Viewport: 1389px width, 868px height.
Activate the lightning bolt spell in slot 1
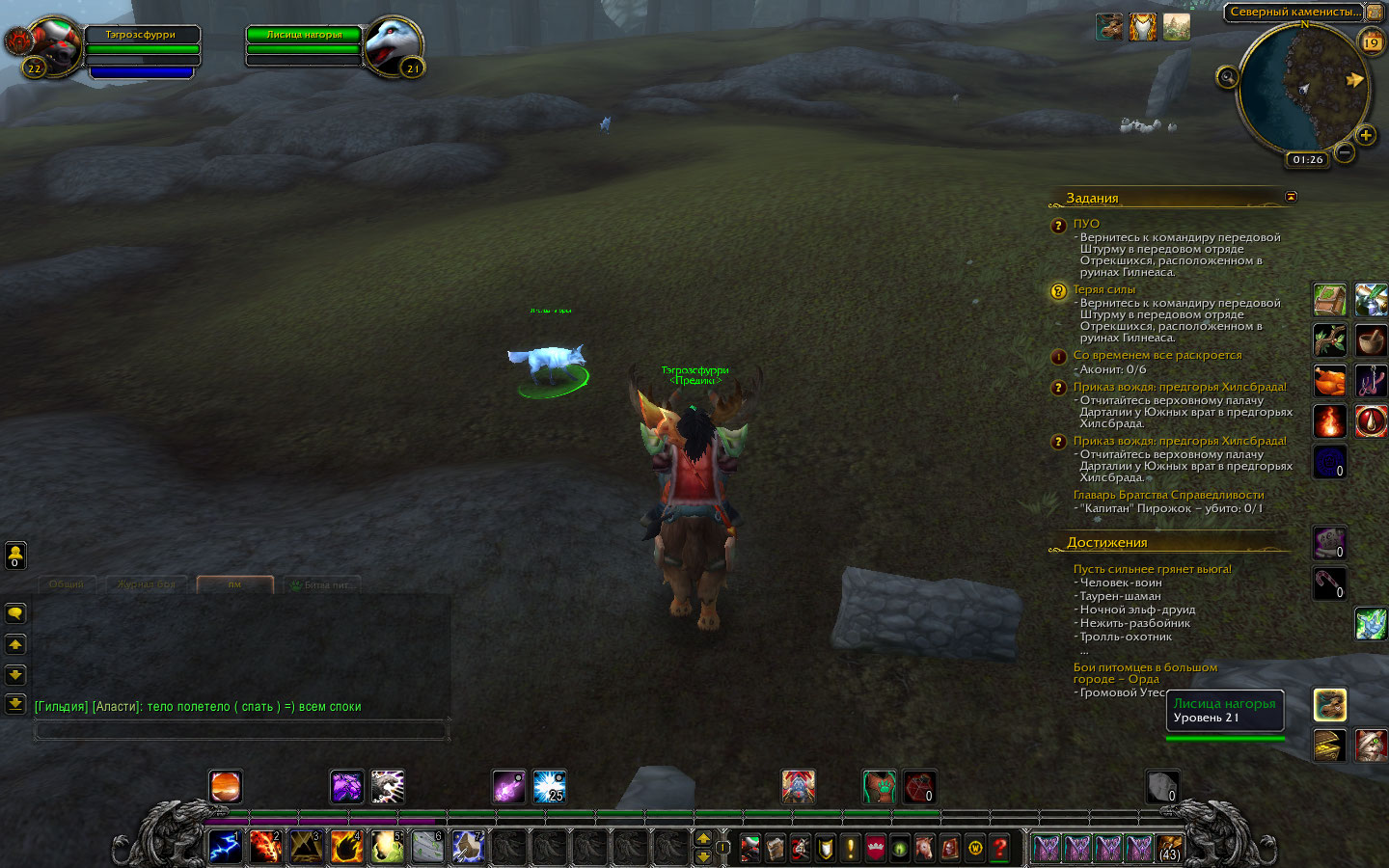point(225,847)
